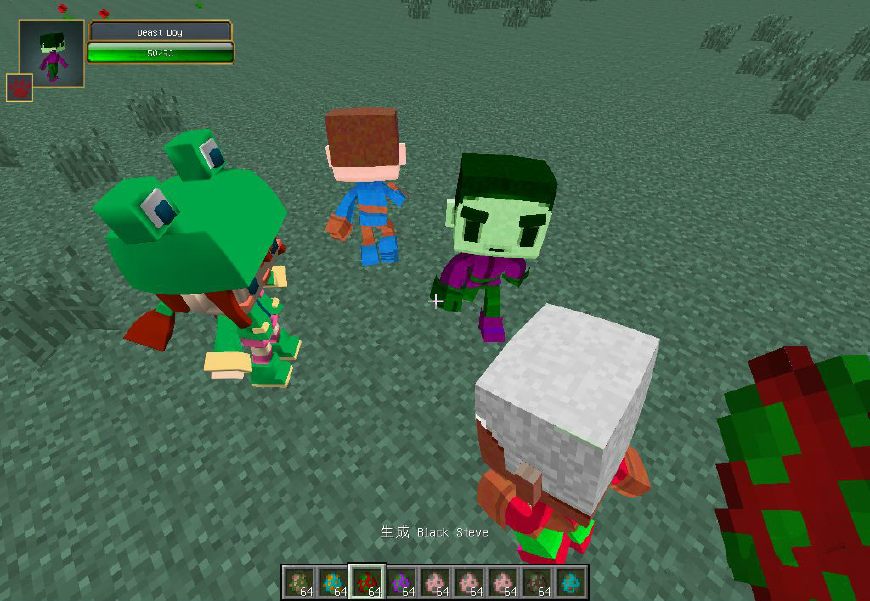Select the red and green spawn egg slot
Viewport: 870px width, 601px height.
367,581
